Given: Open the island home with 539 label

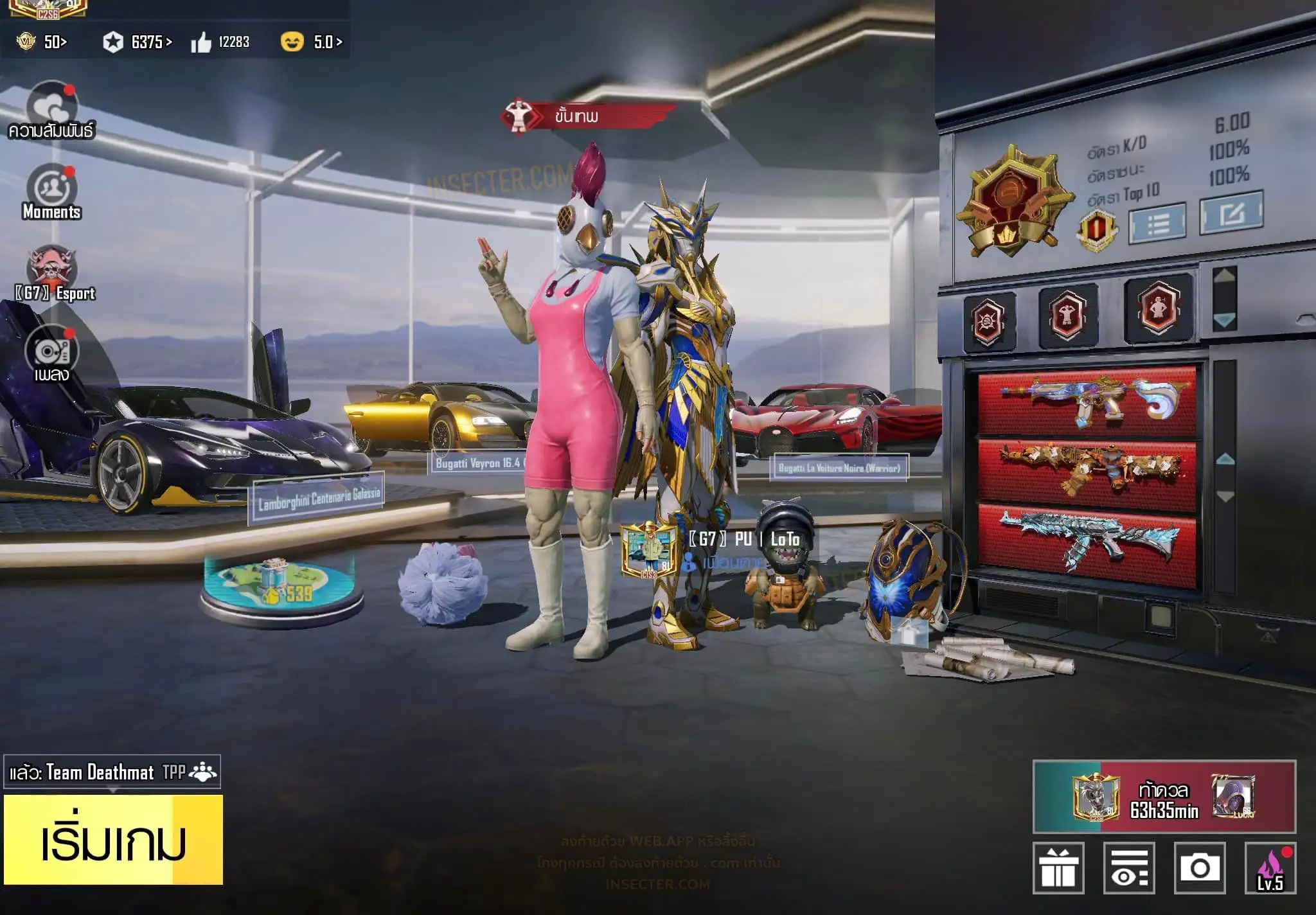Looking at the screenshot, I should [x=281, y=586].
